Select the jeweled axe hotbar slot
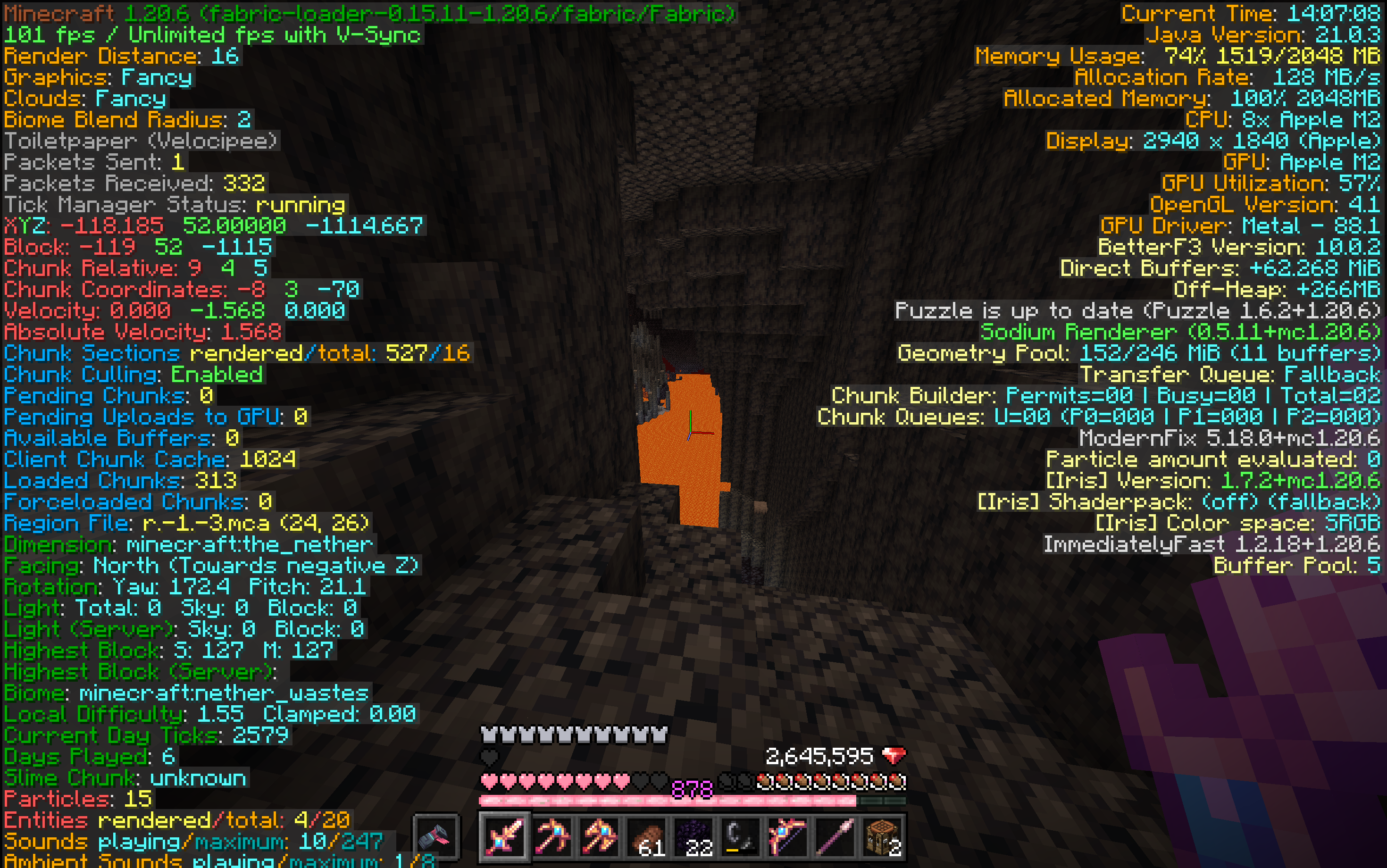The height and width of the screenshot is (868, 1387). tap(598, 837)
